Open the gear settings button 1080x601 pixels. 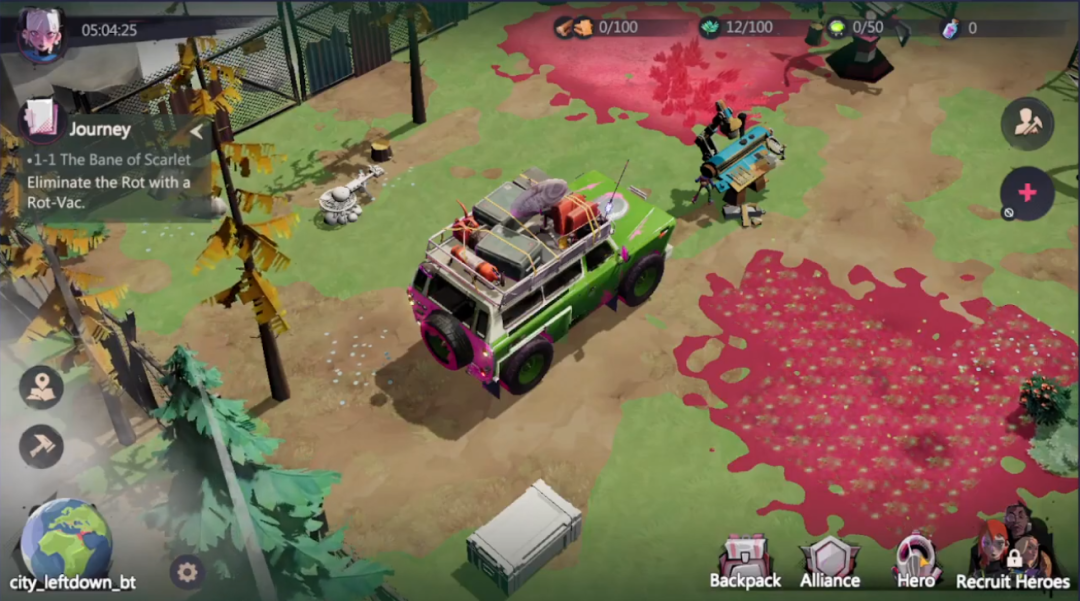pos(186,572)
